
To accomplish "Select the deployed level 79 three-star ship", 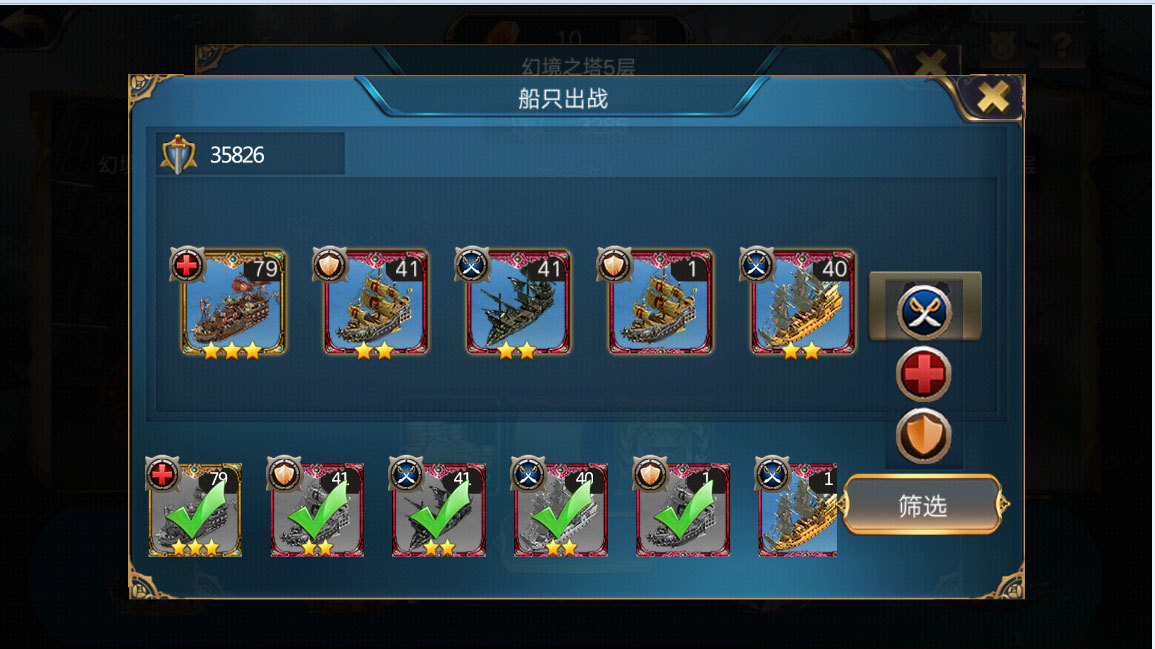I will (x=233, y=303).
